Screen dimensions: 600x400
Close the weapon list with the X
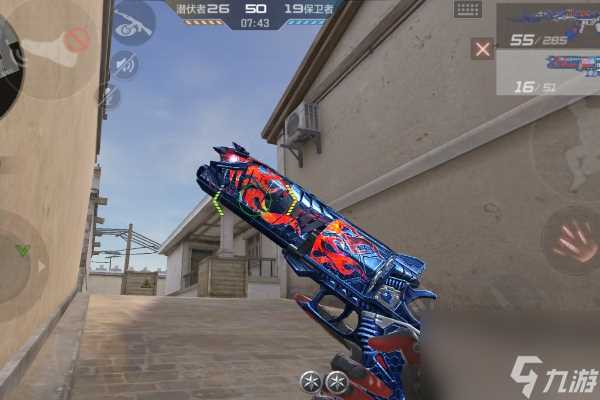(483, 48)
